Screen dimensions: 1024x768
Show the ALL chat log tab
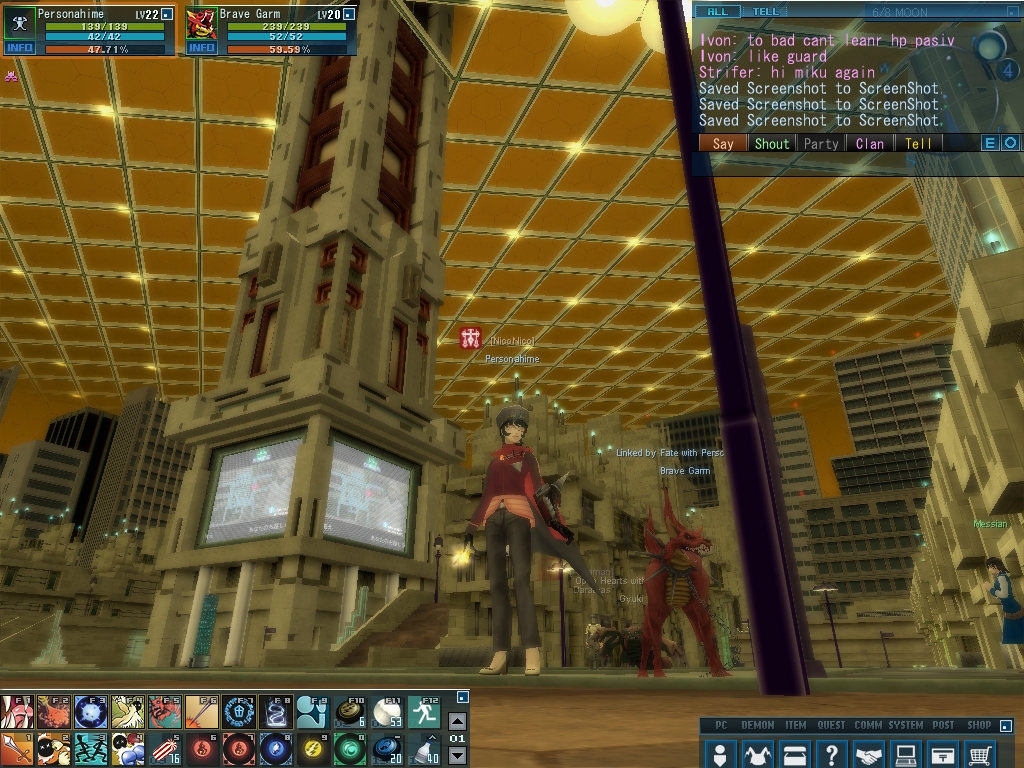[718, 12]
